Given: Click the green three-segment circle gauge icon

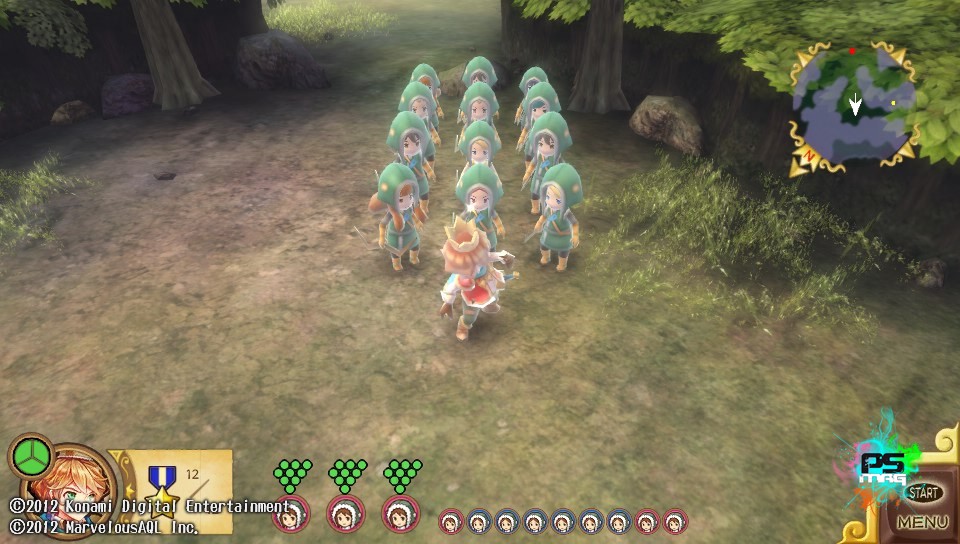Looking at the screenshot, I should pyautogui.click(x=32, y=456).
